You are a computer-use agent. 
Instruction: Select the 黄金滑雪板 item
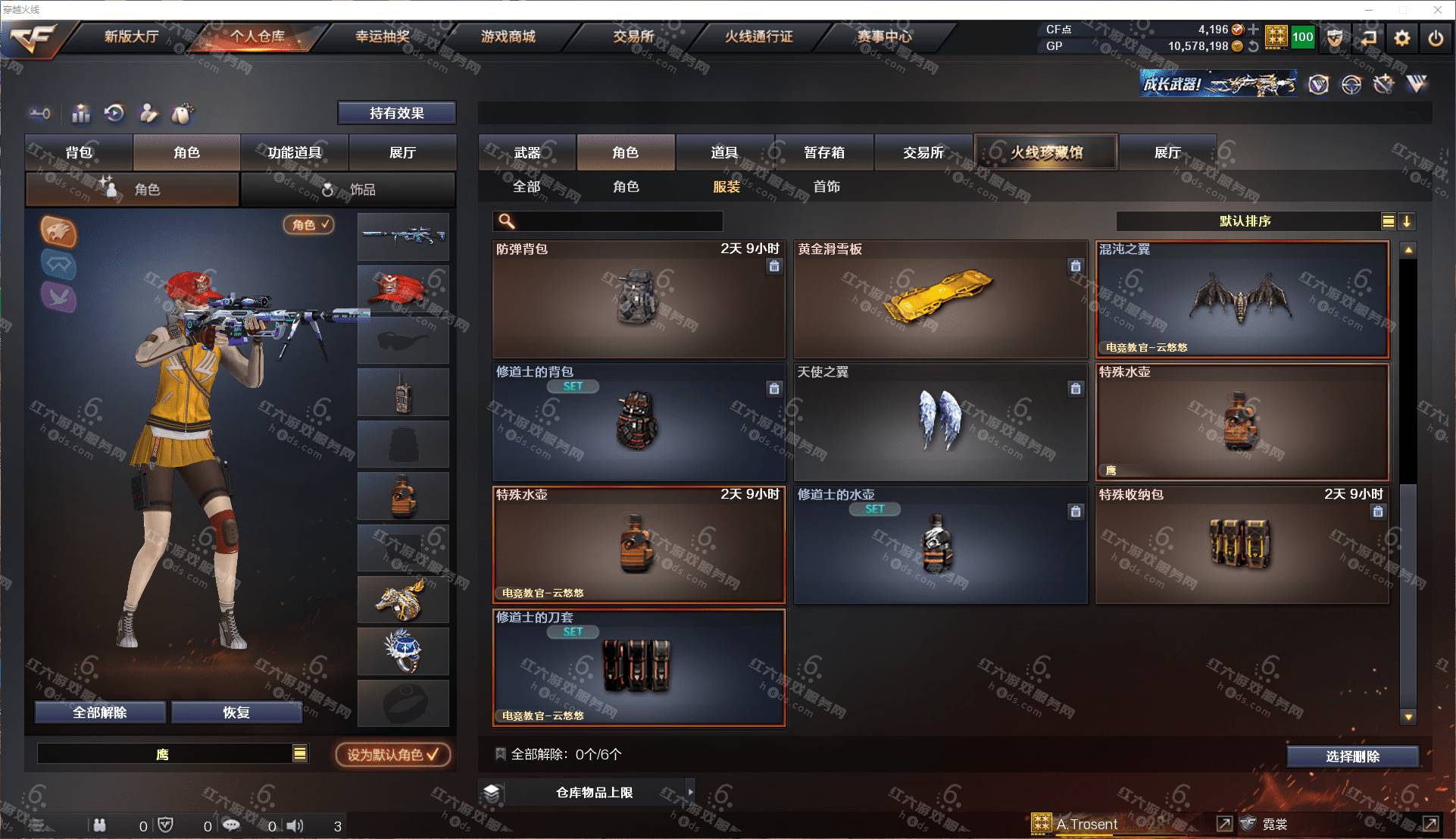point(940,299)
